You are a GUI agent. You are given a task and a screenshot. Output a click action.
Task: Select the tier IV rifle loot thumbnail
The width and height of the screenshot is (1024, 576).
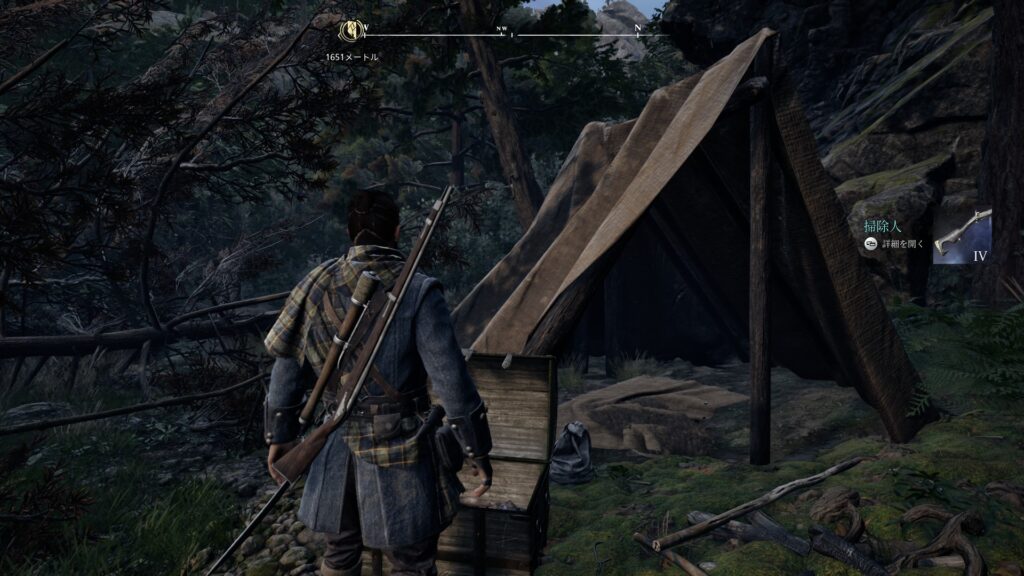point(961,236)
